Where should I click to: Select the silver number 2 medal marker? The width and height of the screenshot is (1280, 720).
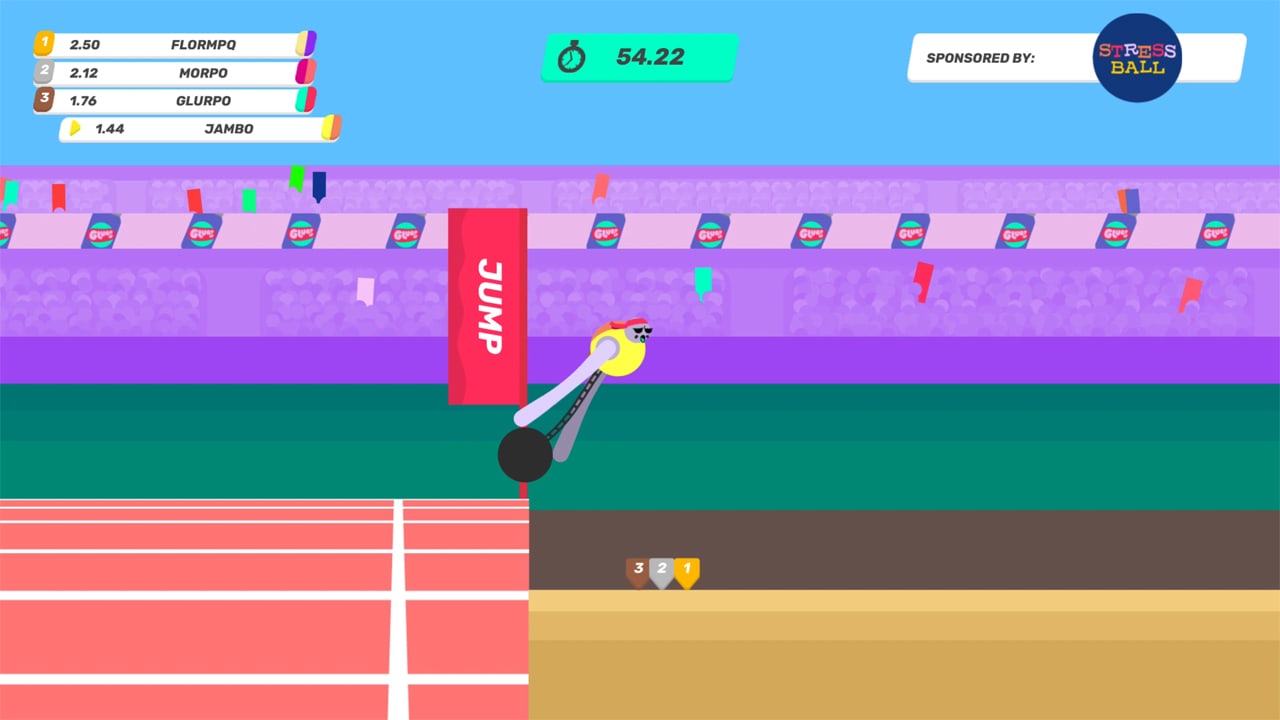pos(662,569)
